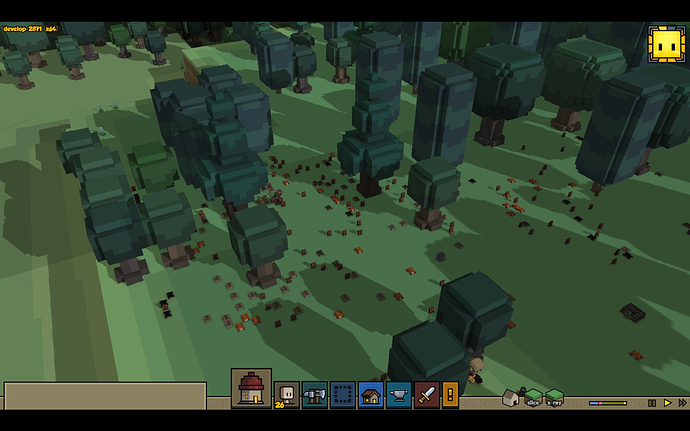Open the town overview house icon

[250, 388]
